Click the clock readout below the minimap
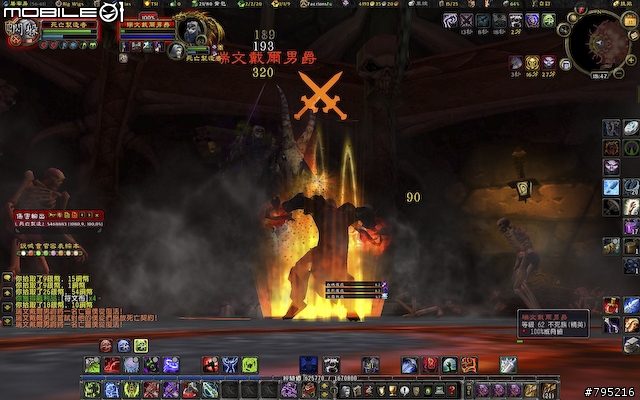 coord(600,75)
